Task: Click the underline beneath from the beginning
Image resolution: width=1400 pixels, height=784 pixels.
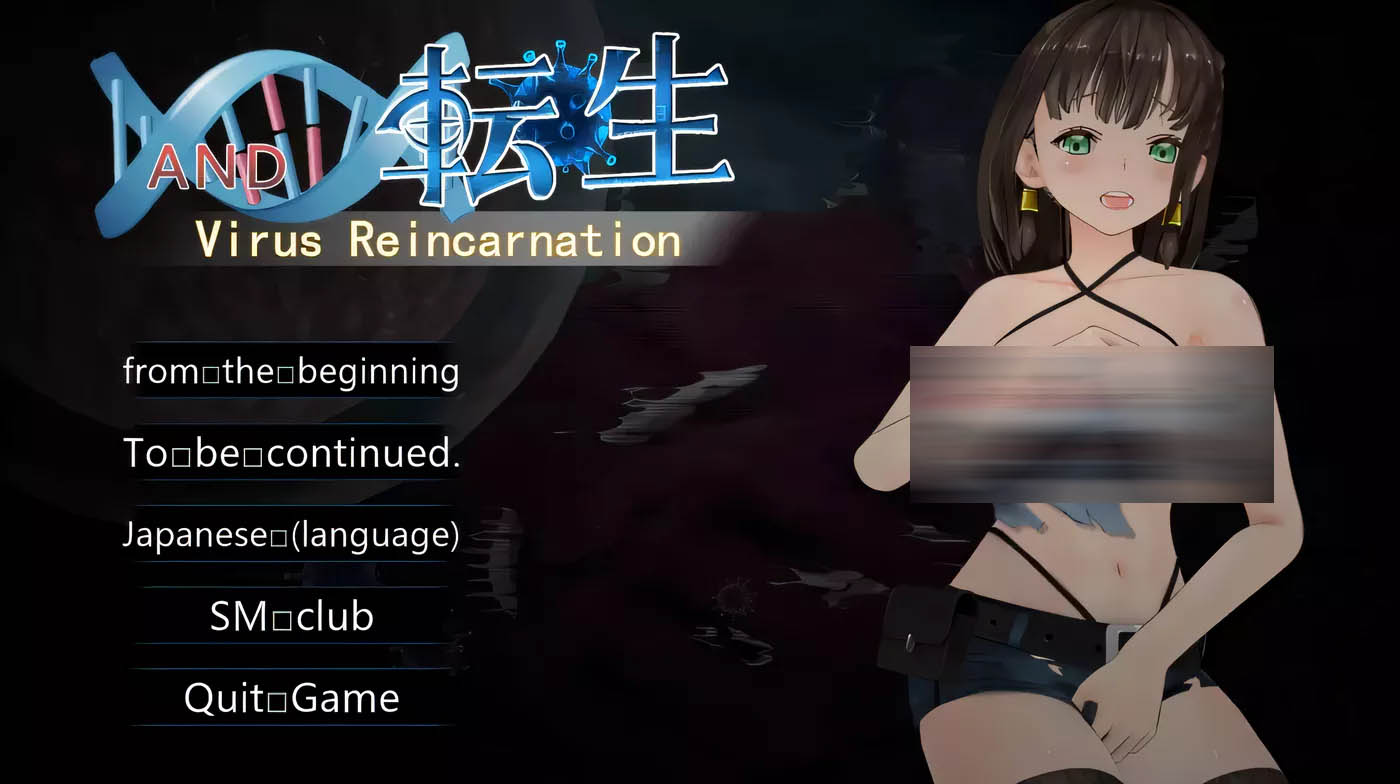Action: (x=291, y=398)
